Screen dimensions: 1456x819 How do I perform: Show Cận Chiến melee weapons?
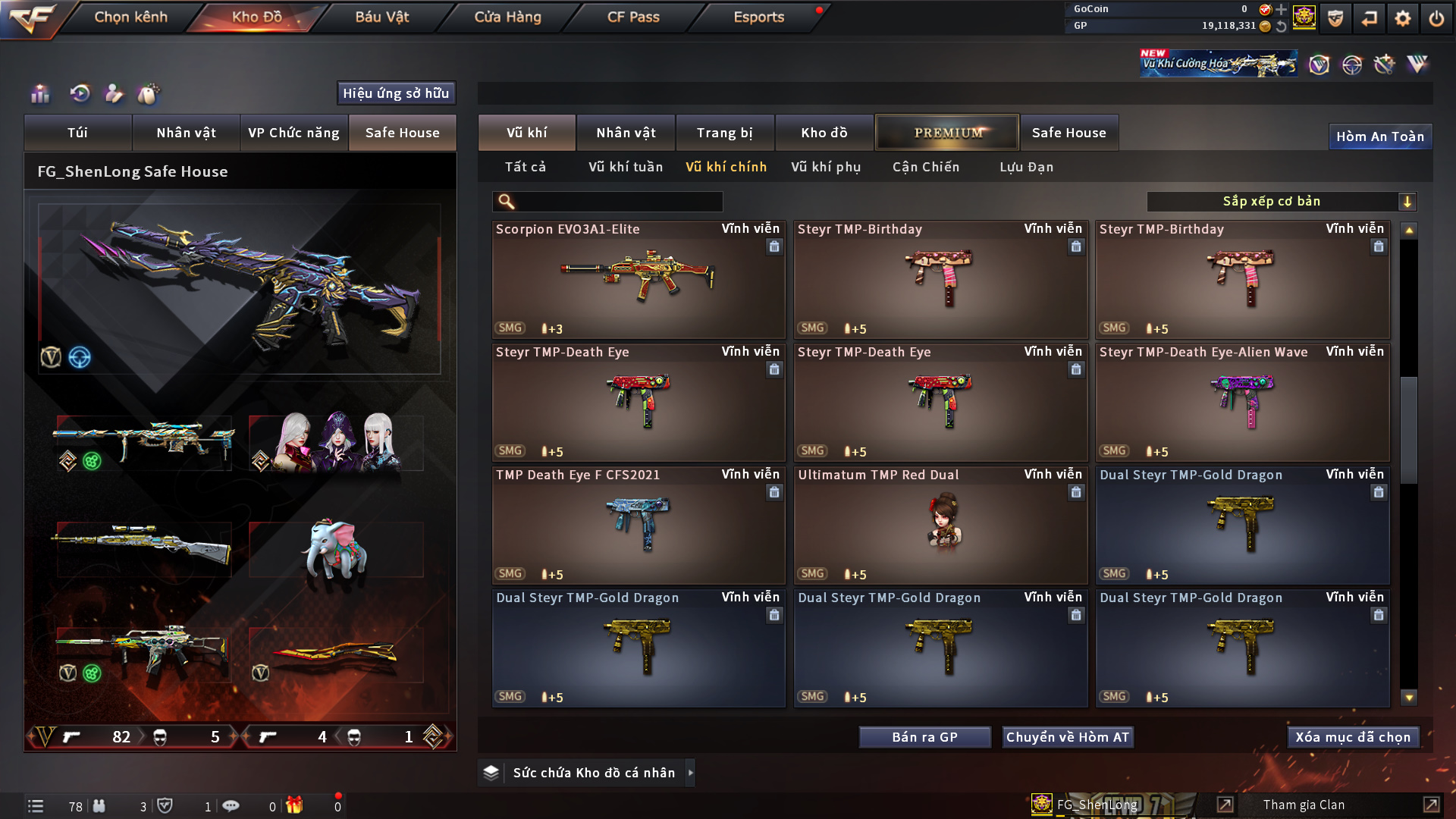(926, 167)
